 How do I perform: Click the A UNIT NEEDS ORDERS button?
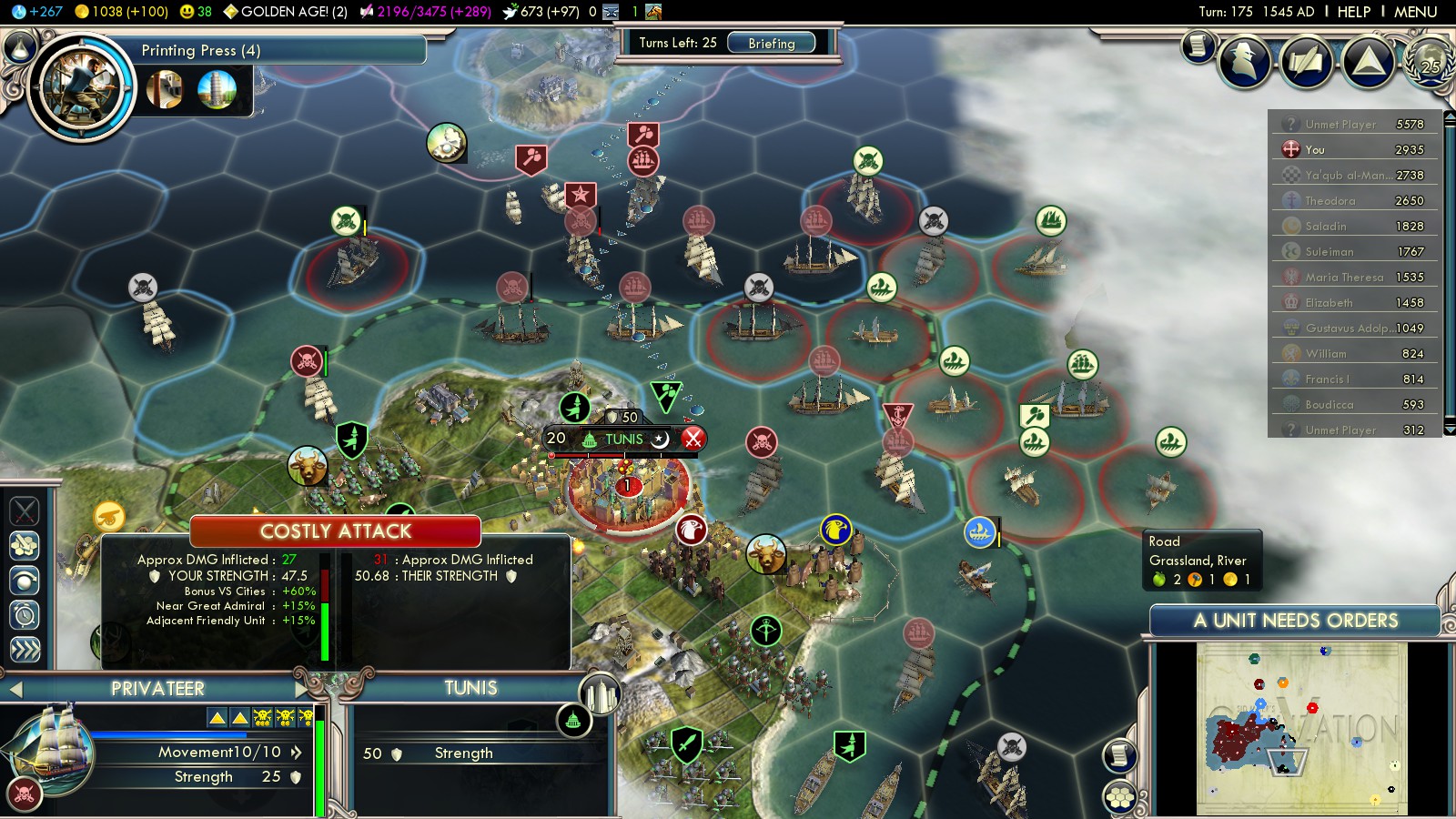pos(1295,621)
